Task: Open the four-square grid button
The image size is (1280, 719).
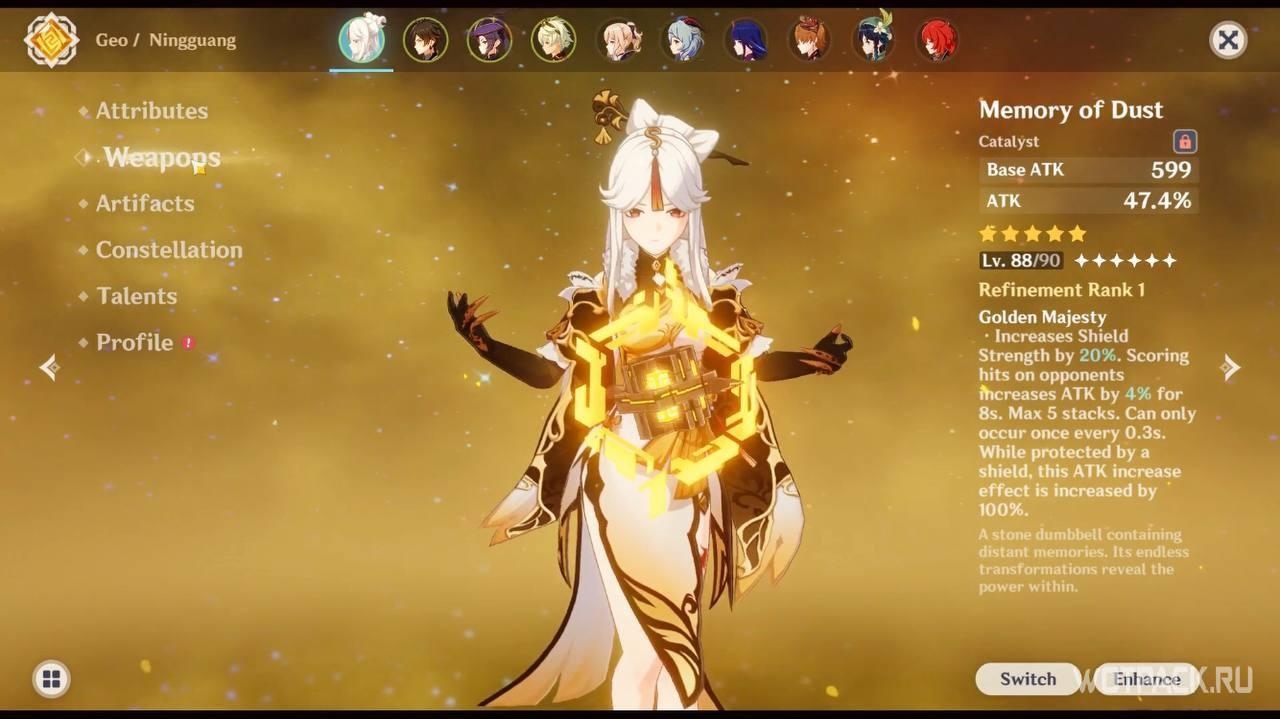Action: (x=51, y=680)
